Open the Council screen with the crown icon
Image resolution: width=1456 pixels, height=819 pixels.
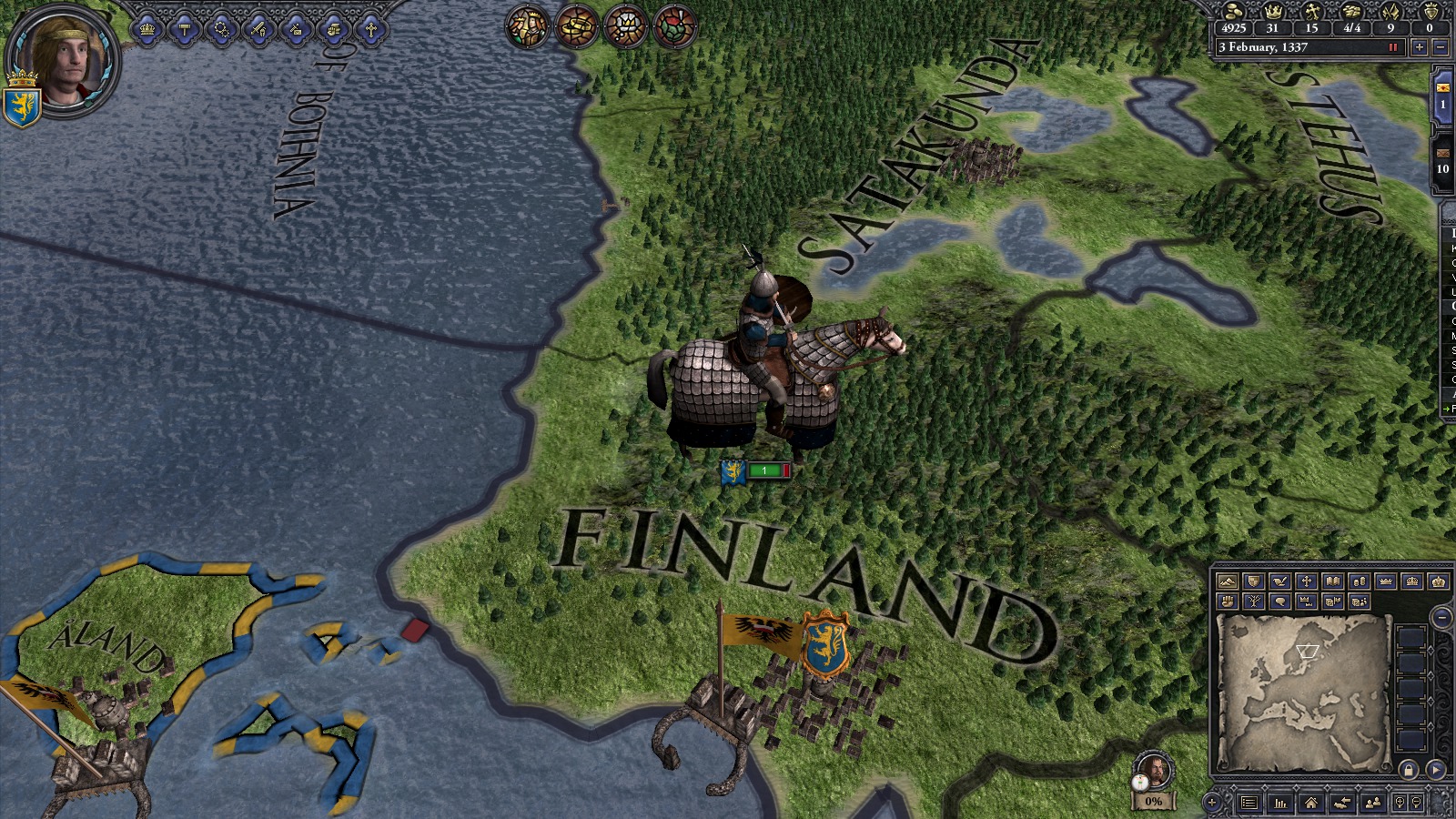pyautogui.click(x=146, y=28)
